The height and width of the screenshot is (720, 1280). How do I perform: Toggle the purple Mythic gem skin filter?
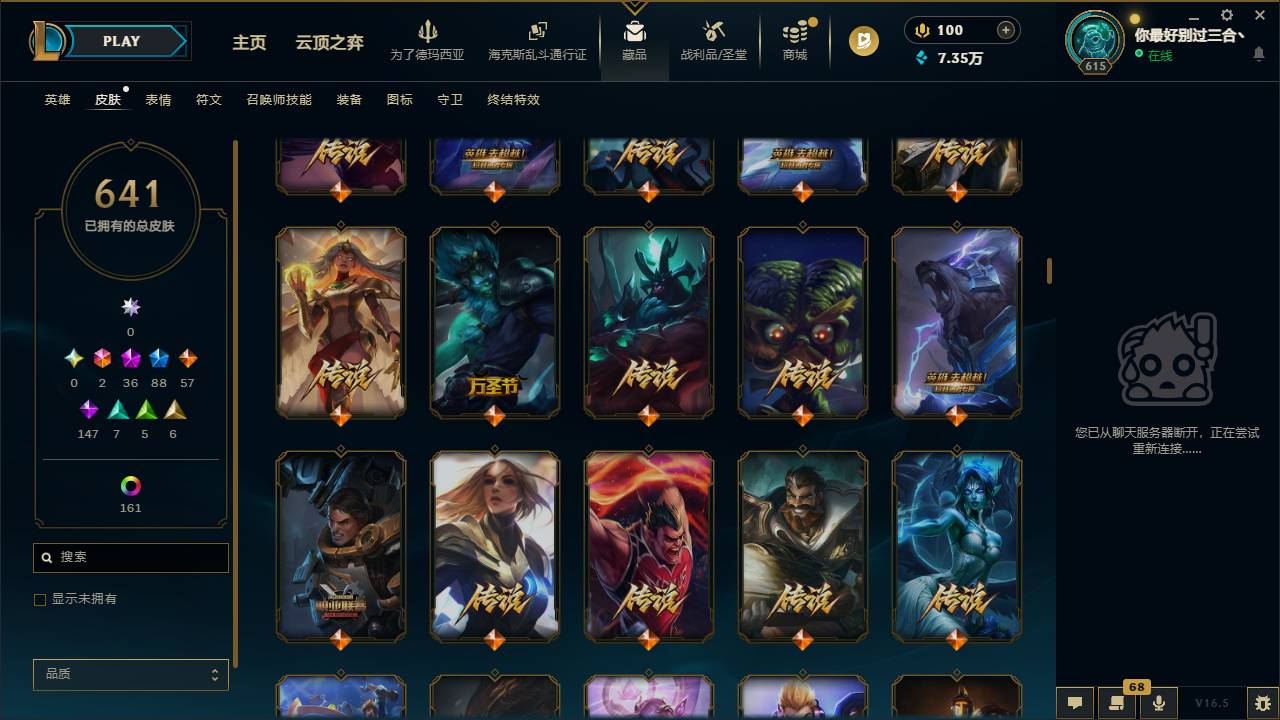tap(88, 408)
